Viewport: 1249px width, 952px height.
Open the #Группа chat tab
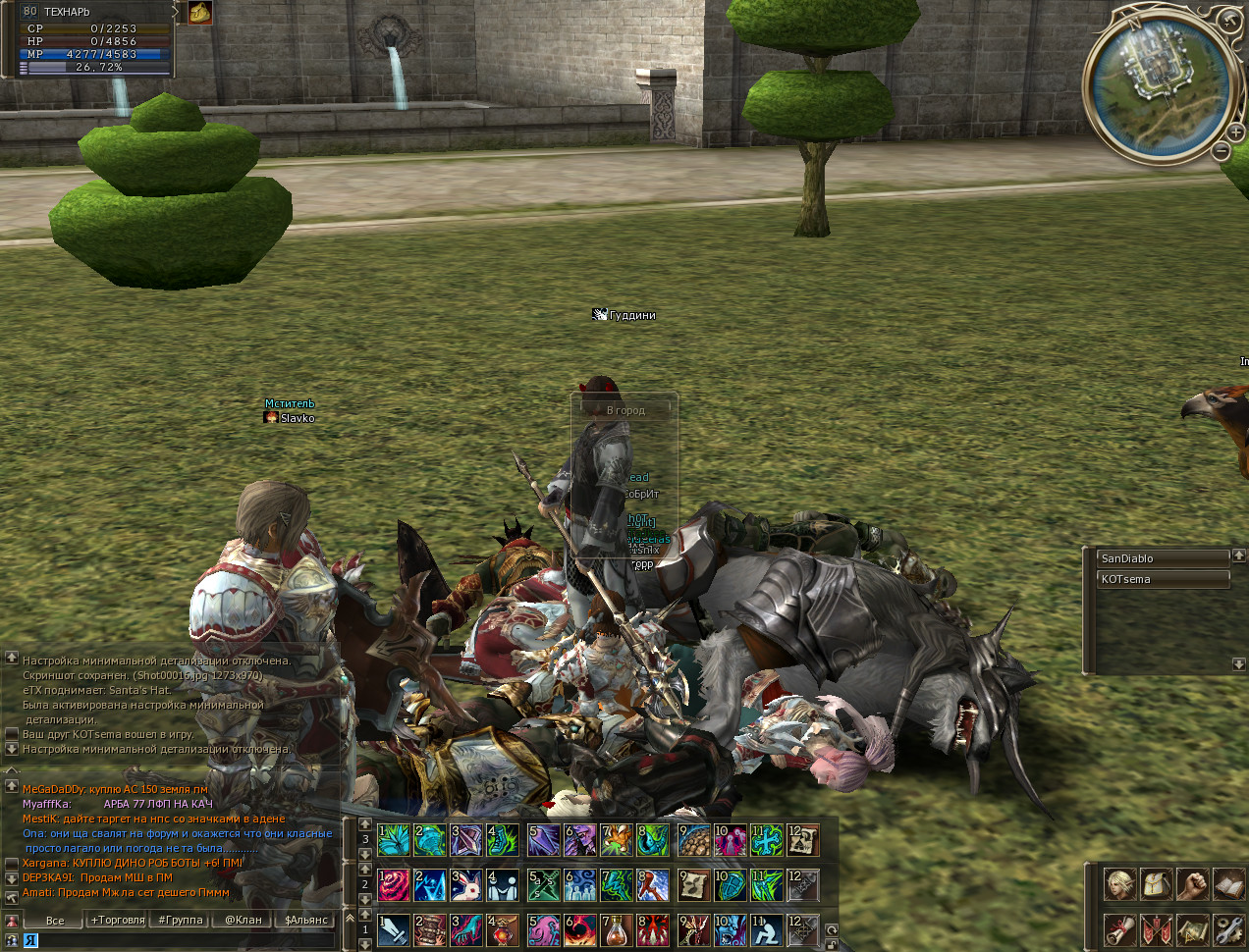click(x=181, y=920)
